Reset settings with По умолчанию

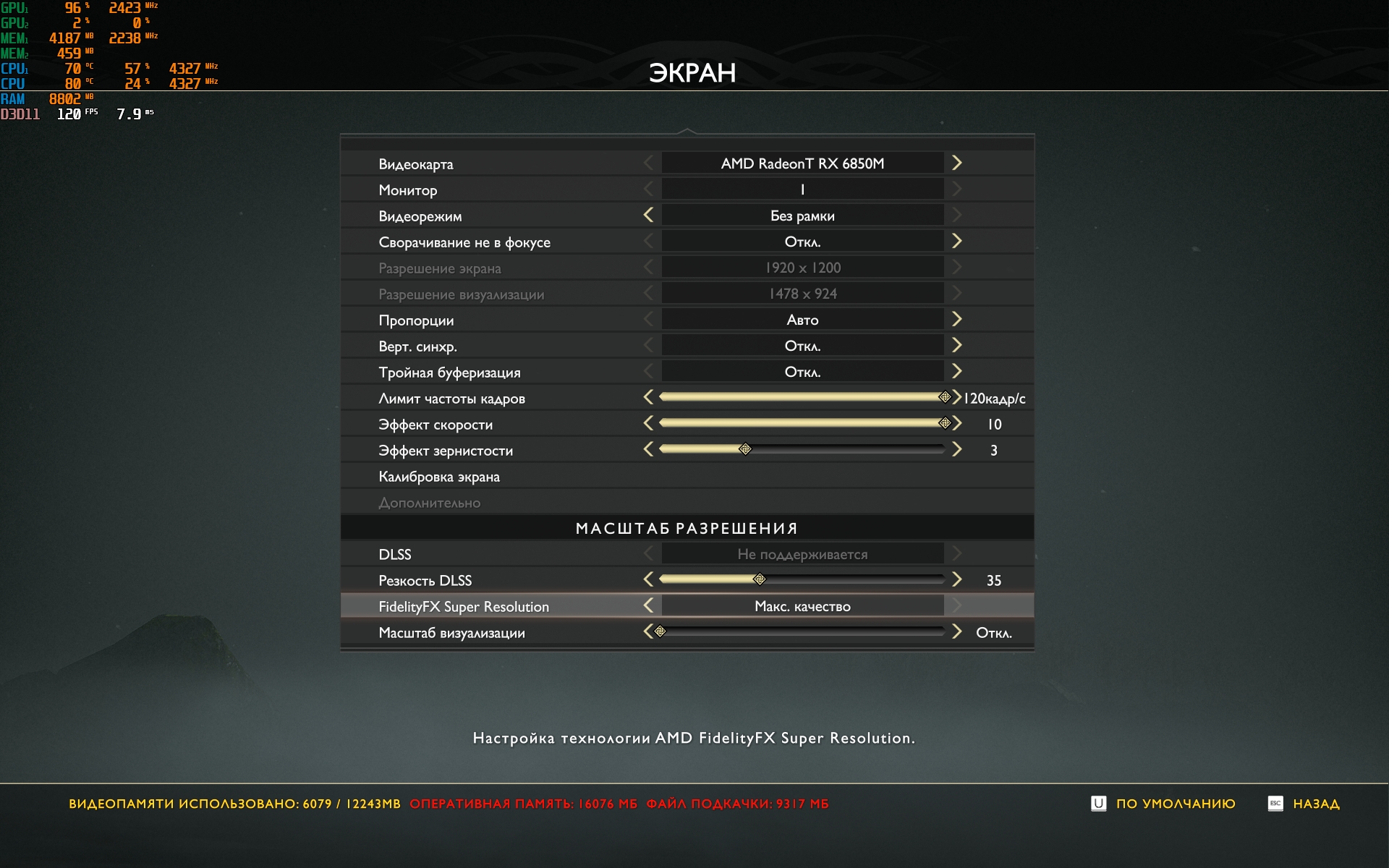(1175, 804)
